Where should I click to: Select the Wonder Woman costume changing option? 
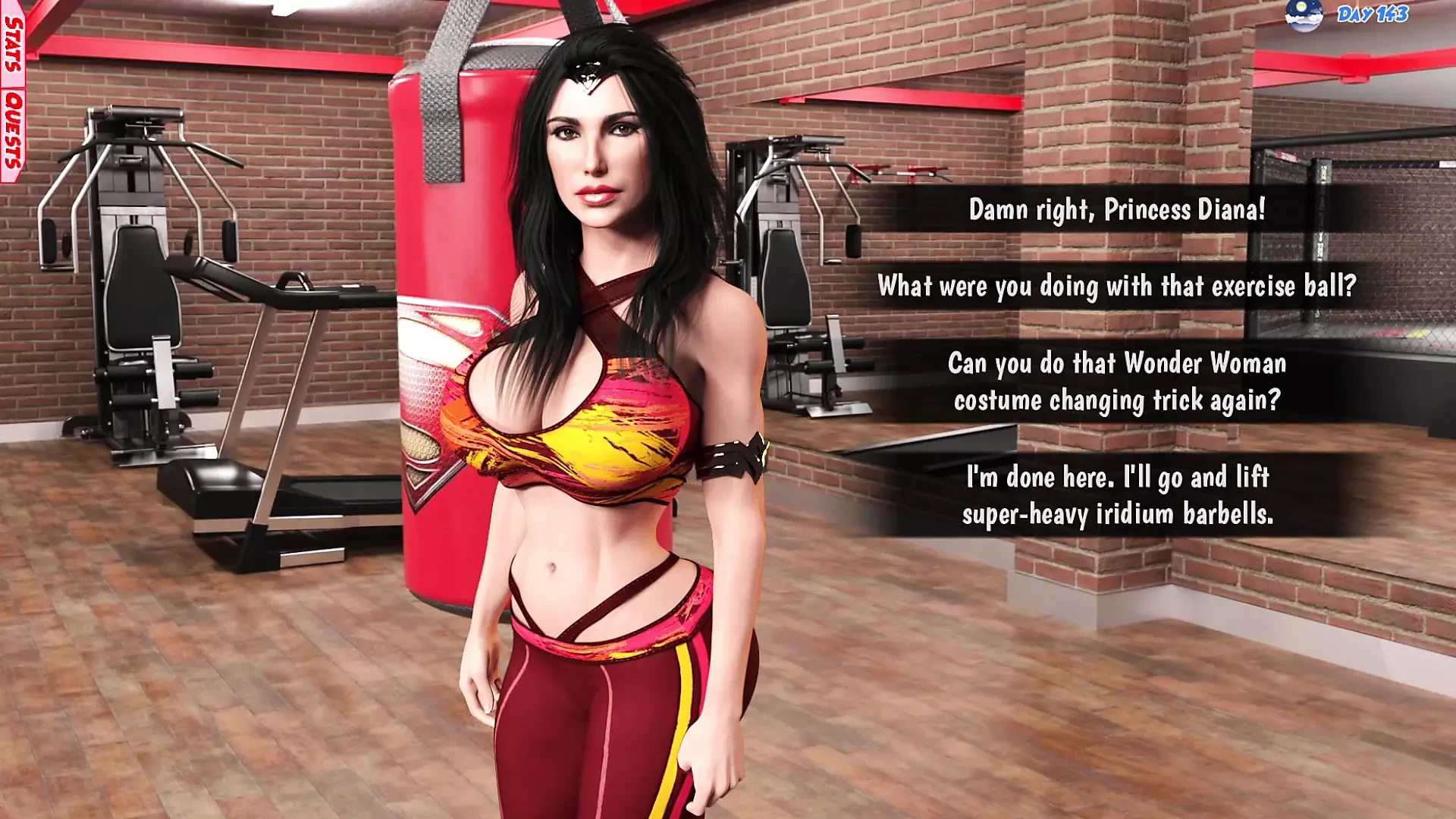click(1117, 381)
